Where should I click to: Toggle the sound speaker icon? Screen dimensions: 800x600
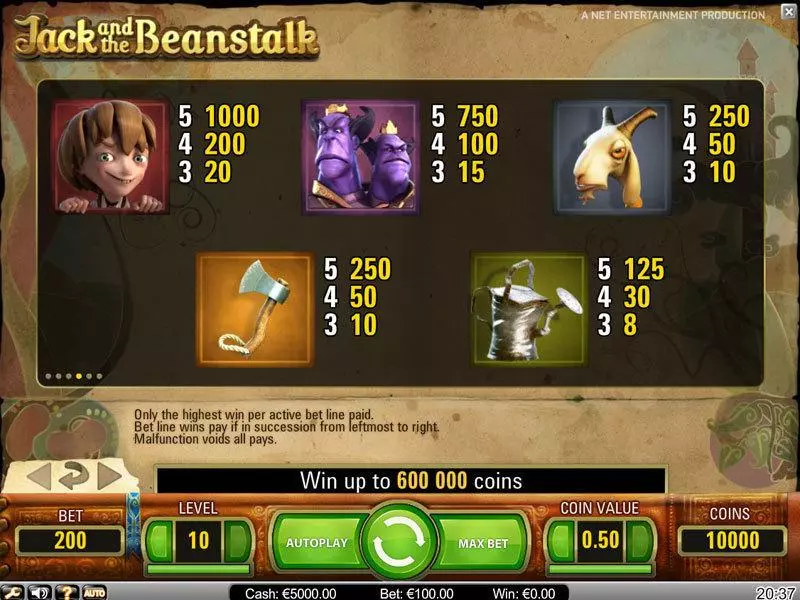[41, 592]
